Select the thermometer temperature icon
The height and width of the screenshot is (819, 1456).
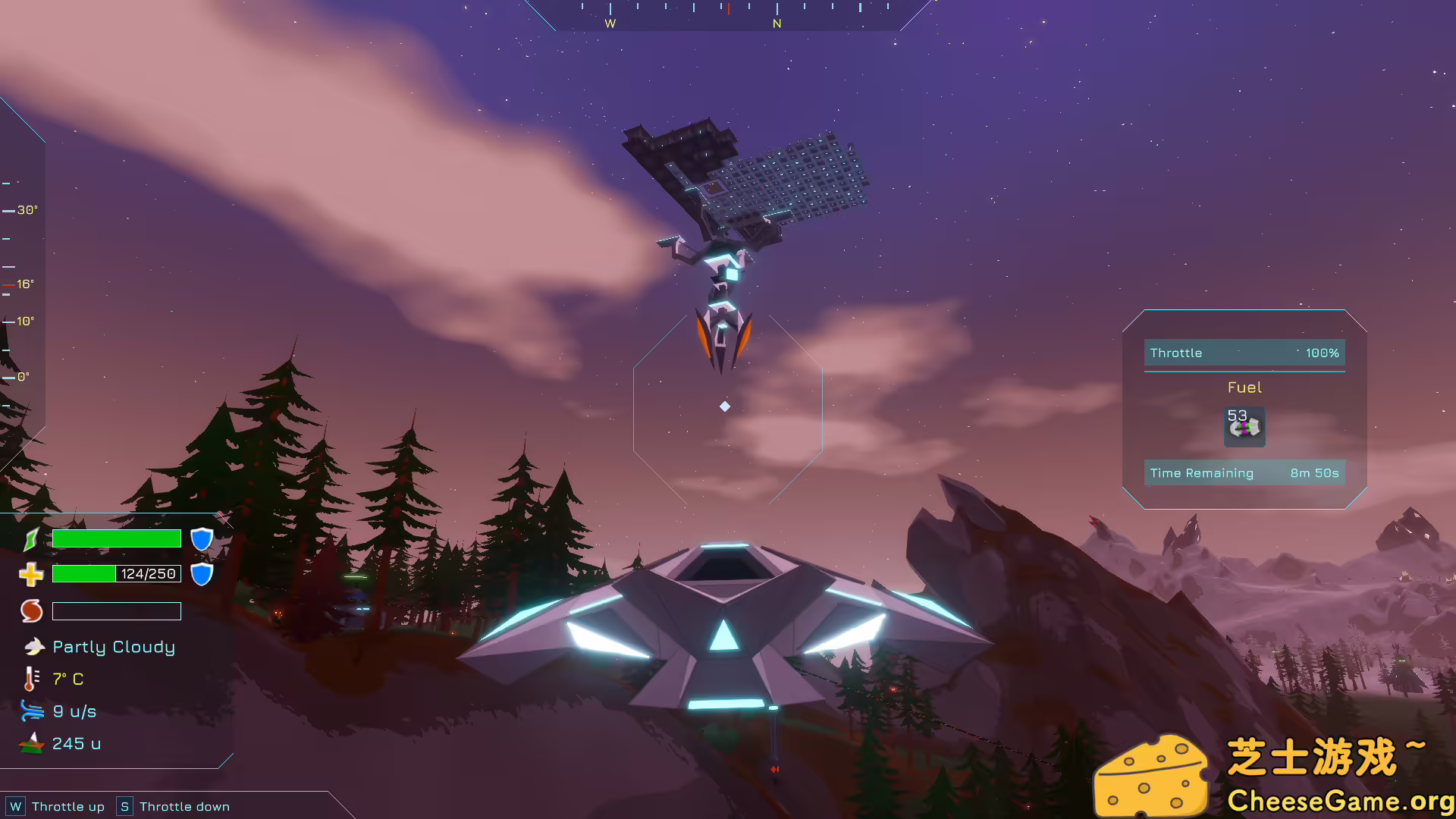(30, 679)
